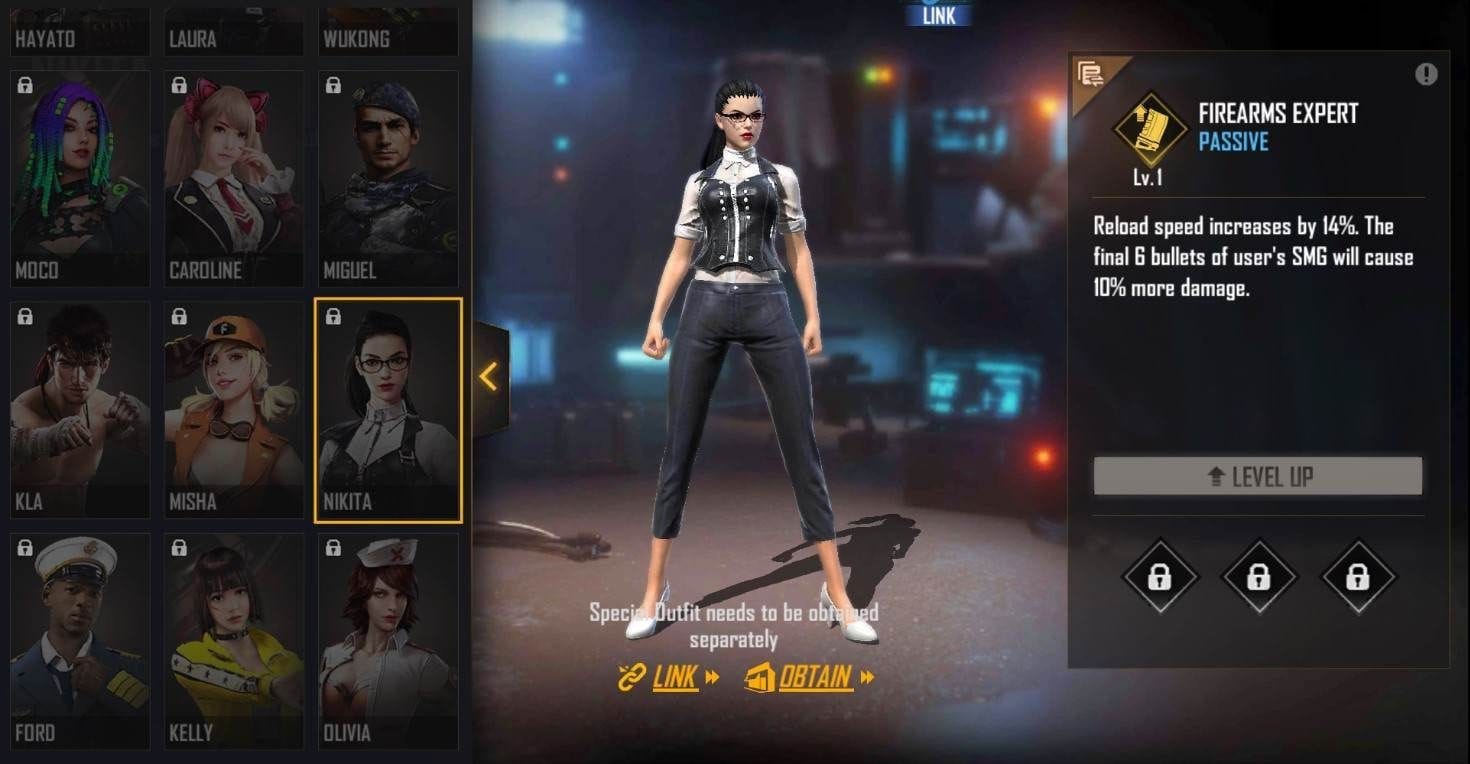The height and width of the screenshot is (764, 1470).
Task: Click the crate icon beside OBTAIN text
Action: (x=763, y=678)
